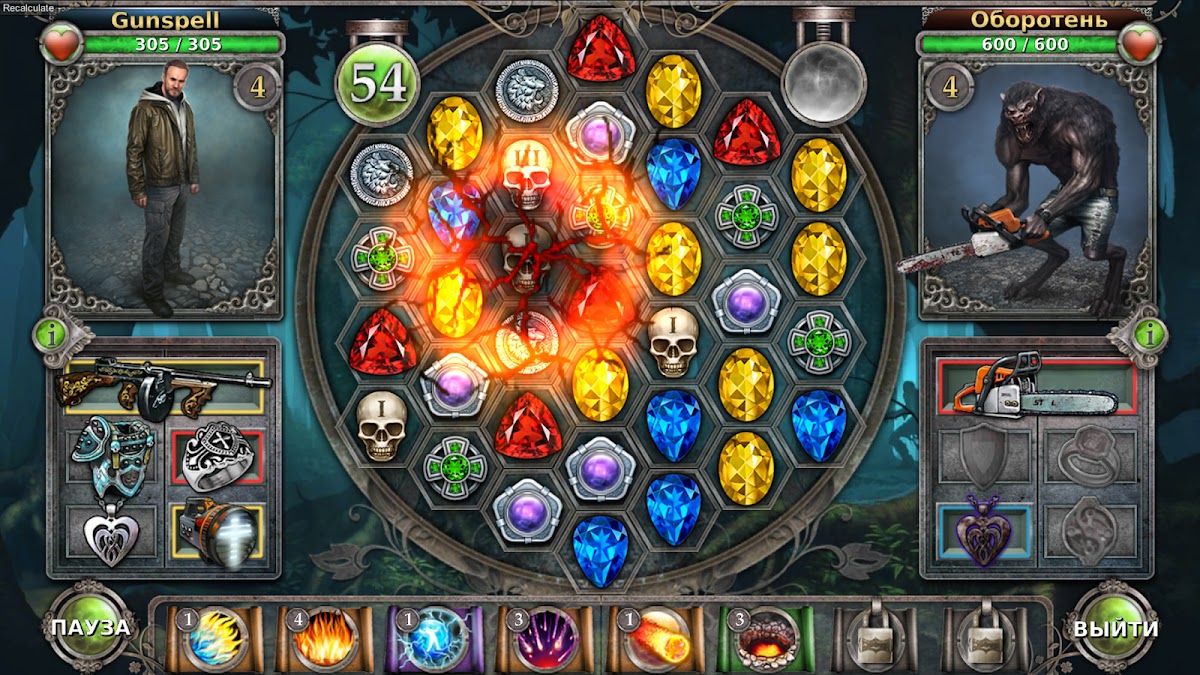Inspect the enemy's purple heart amulet
The image size is (1200, 675).
click(x=983, y=534)
